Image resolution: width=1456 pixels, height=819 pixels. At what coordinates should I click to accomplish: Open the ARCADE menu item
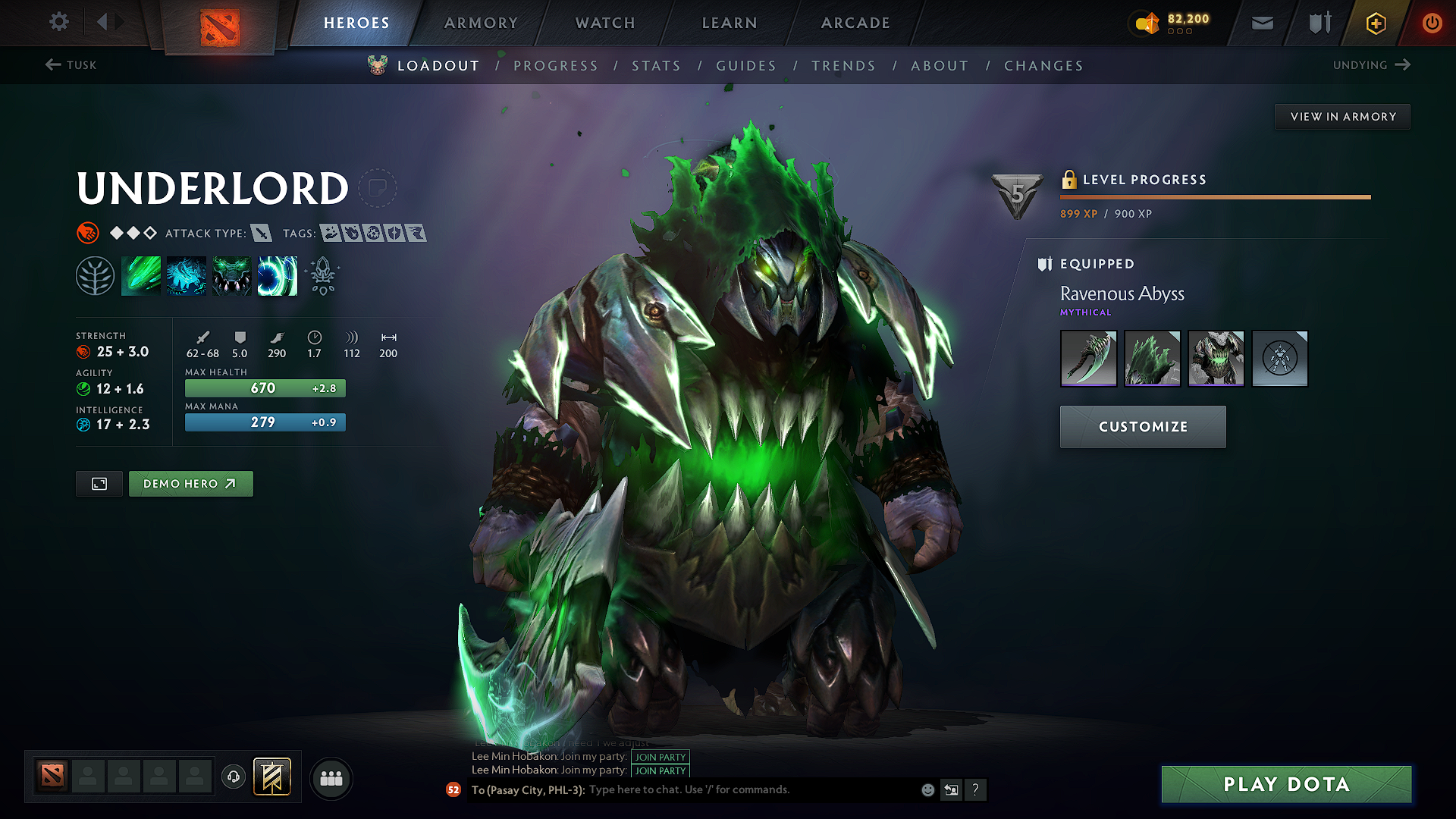tap(855, 23)
